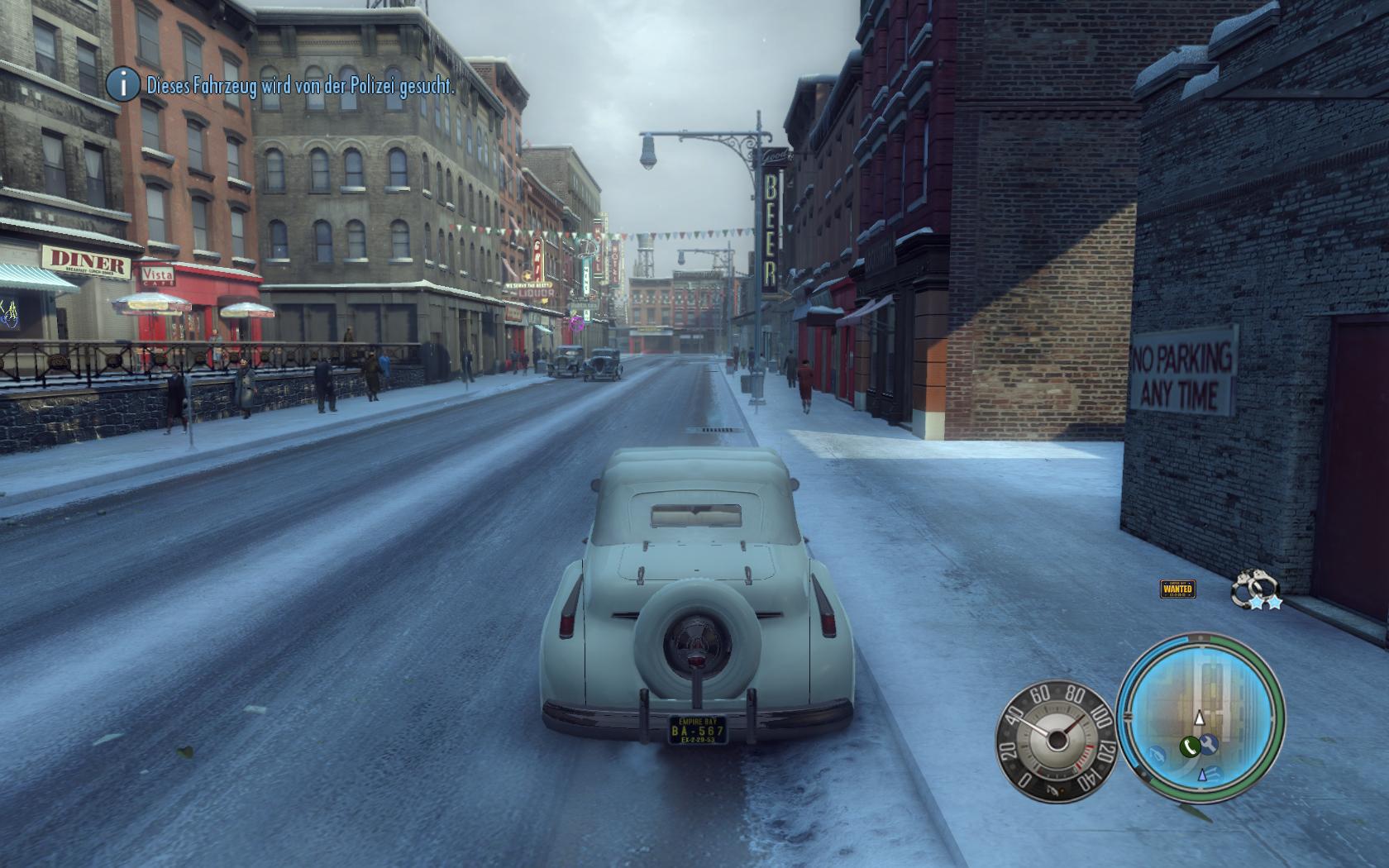Screen dimensions: 1389x868
Task: Click the white player arrow on minimap
Action: click(1200, 718)
